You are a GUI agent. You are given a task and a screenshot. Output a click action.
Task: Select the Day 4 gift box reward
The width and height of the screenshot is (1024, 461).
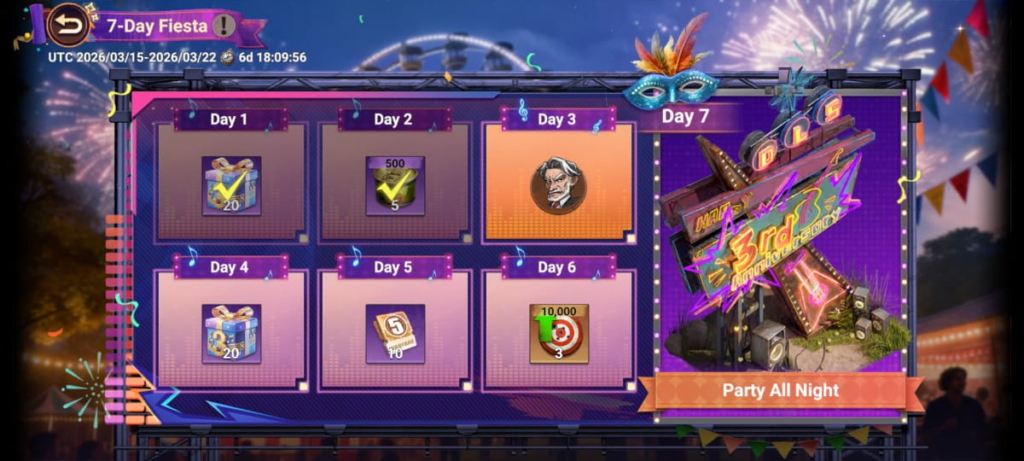pos(231,333)
